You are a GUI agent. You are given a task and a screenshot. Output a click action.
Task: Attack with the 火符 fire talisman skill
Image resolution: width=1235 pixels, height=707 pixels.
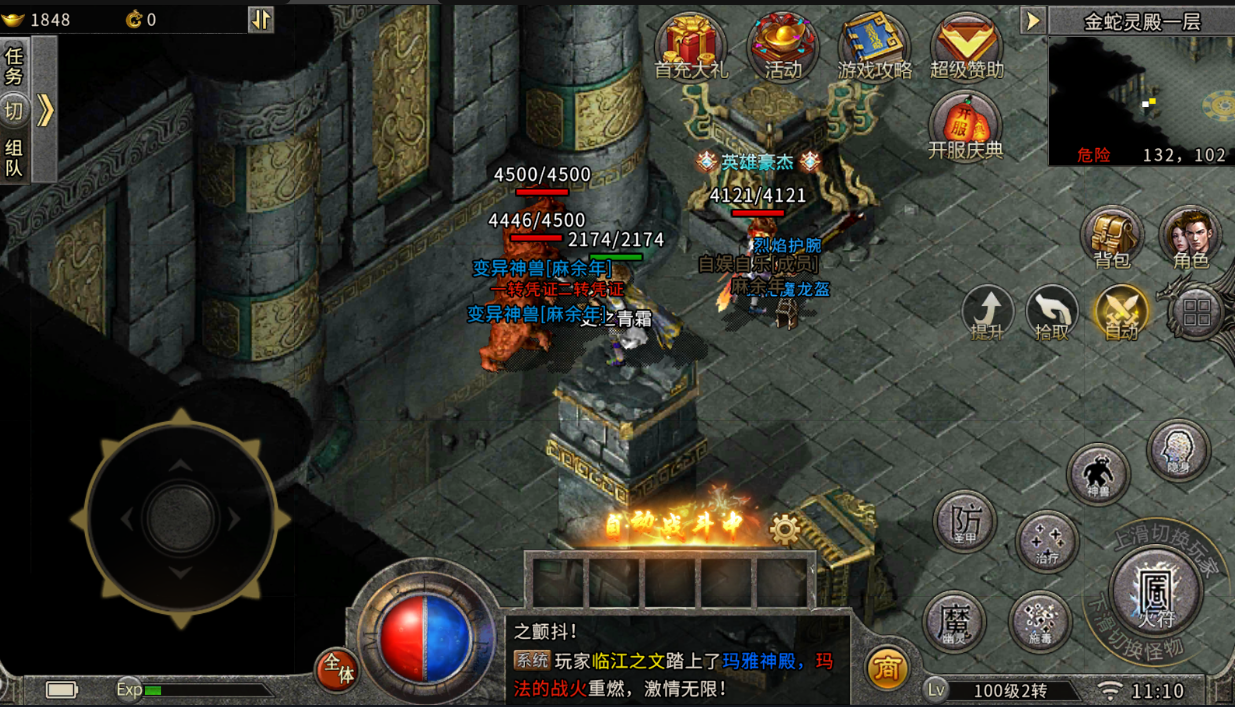(x=1155, y=592)
